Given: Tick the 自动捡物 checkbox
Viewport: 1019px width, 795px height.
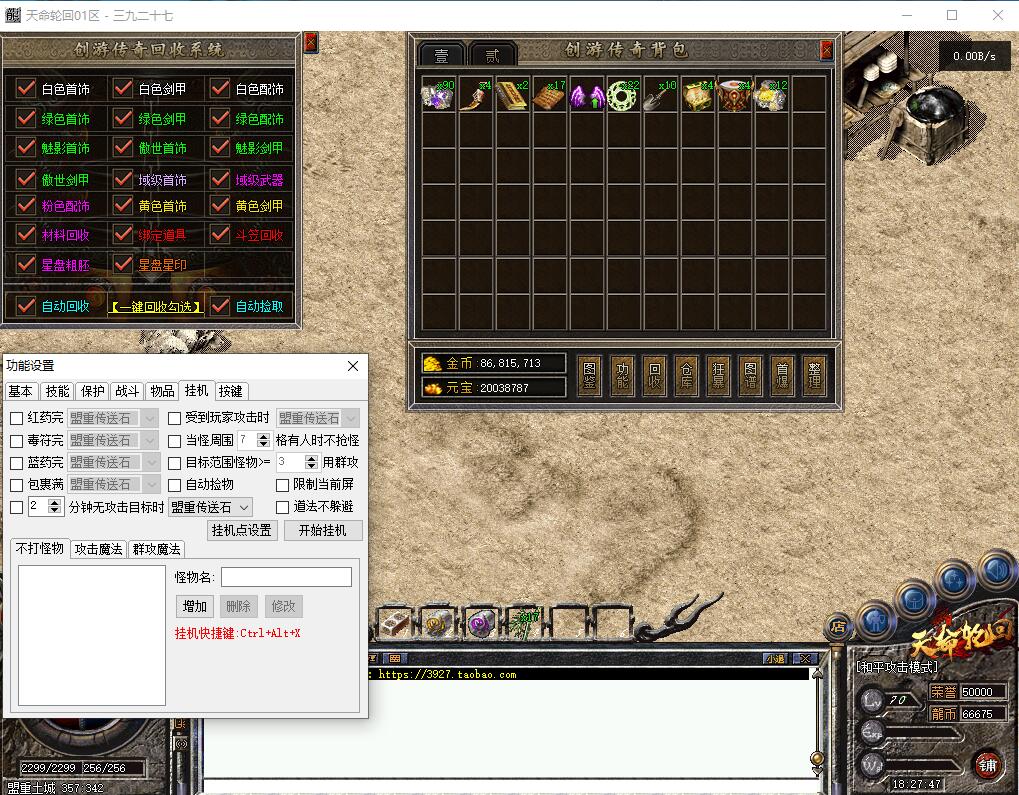Looking at the screenshot, I should coord(175,485).
